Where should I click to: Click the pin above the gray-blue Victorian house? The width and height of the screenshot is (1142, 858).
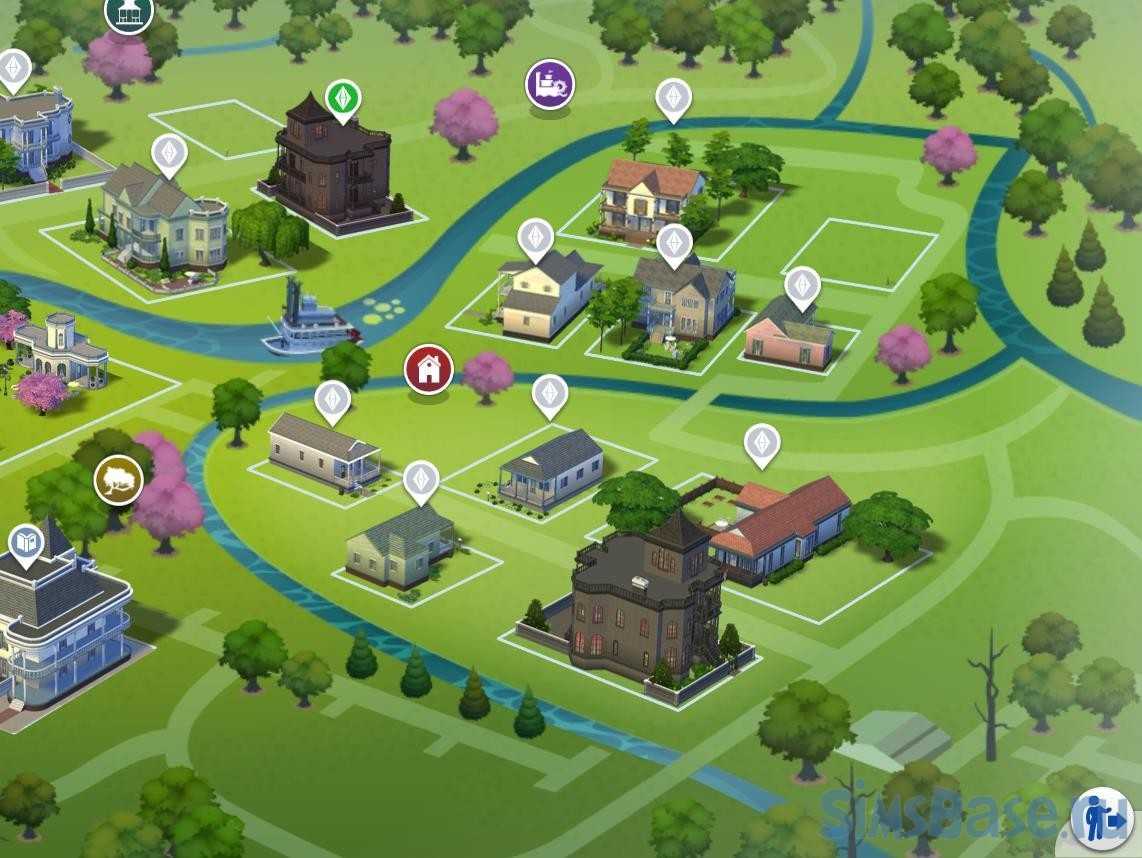pyautogui.click(x=674, y=243)
